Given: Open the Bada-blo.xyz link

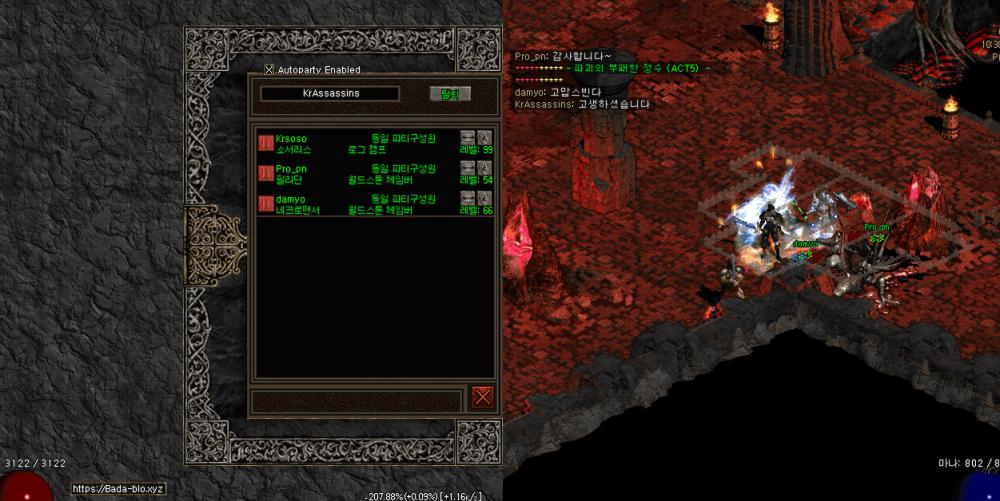Looking at the screenshot, I should pyautogui.click(x=117, y=489).
